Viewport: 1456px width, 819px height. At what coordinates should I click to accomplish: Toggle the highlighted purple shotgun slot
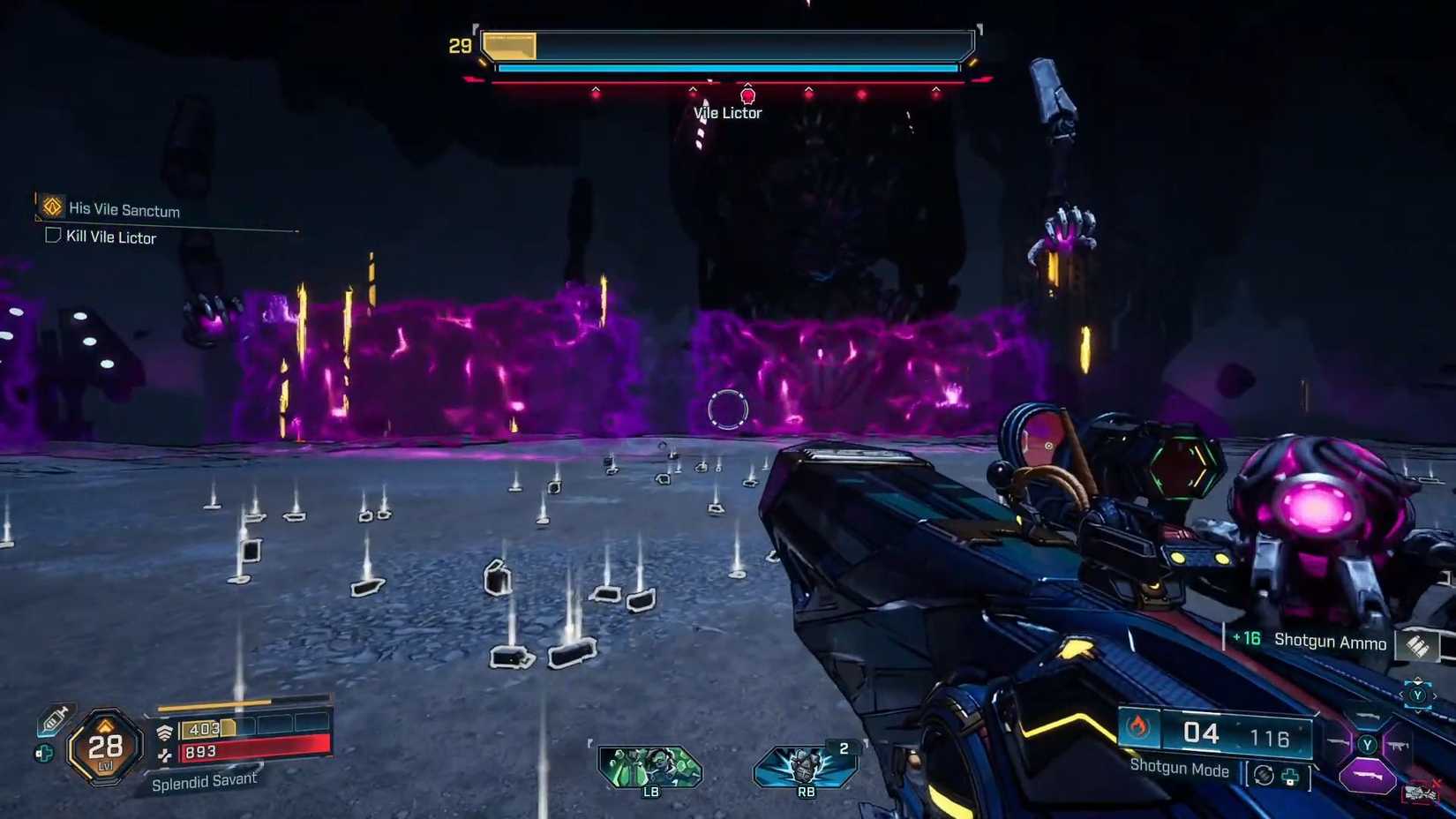point(1368,774)
